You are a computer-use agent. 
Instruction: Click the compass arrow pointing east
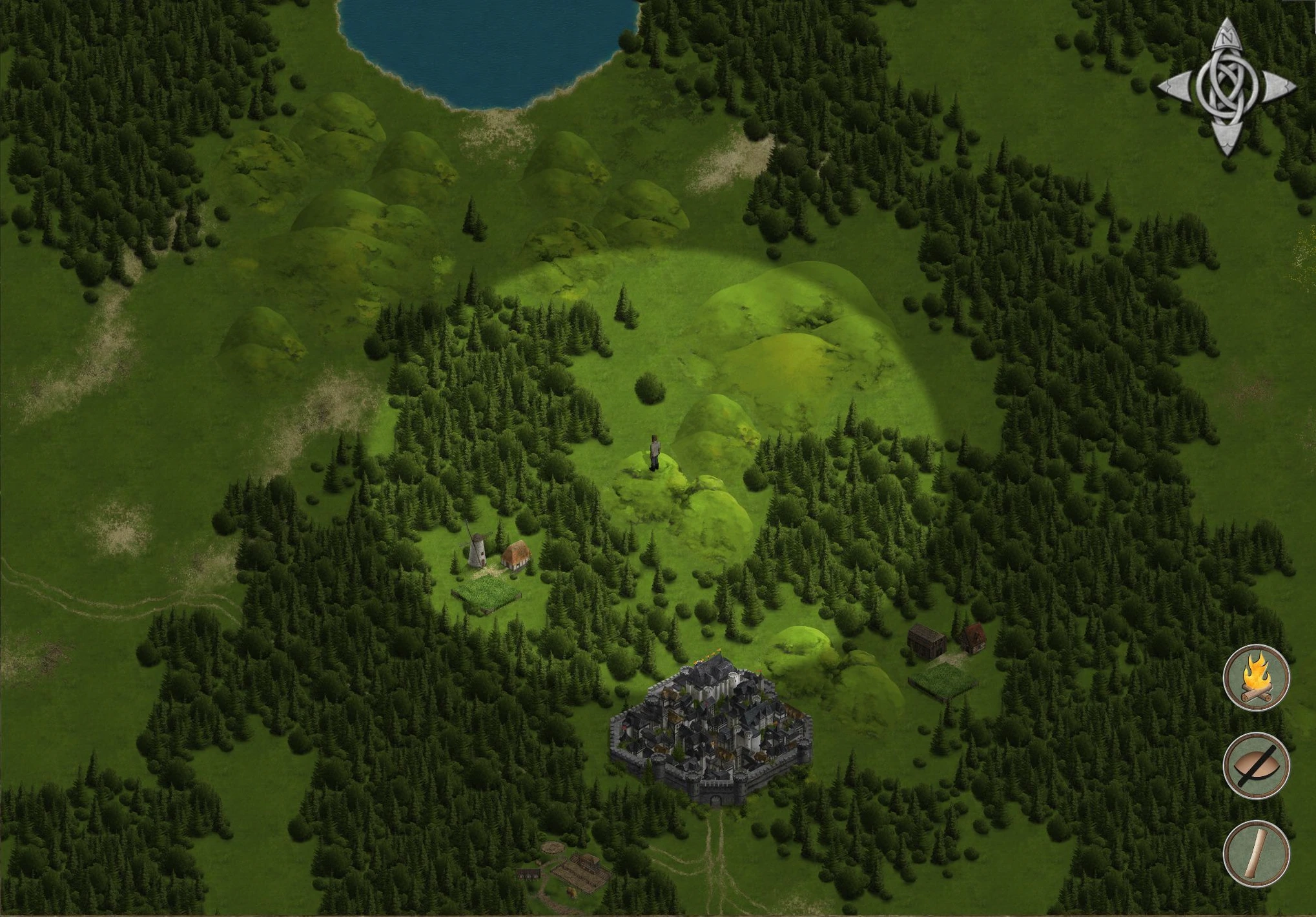point(1277,87)
